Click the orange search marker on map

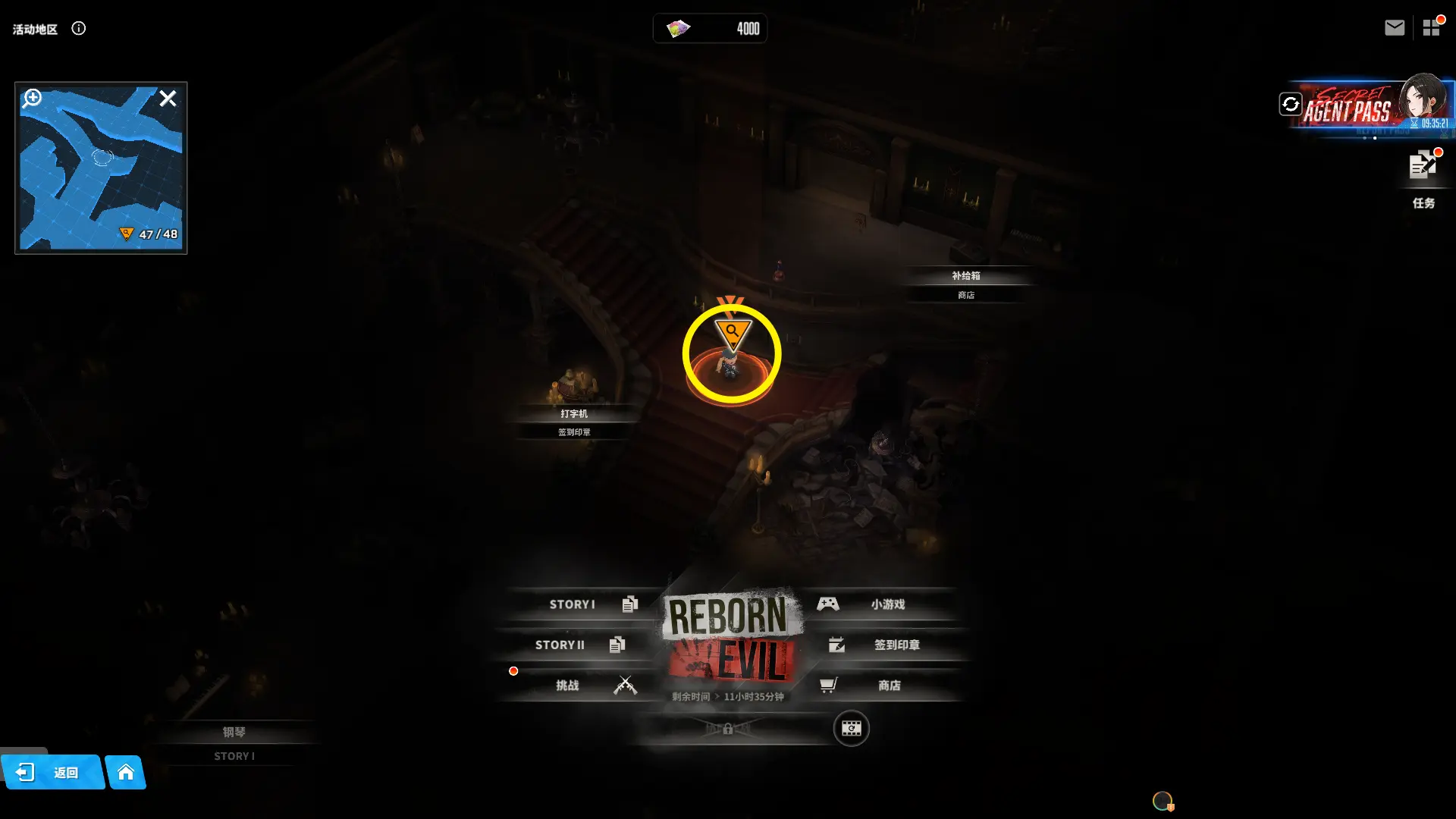point(732,332)
